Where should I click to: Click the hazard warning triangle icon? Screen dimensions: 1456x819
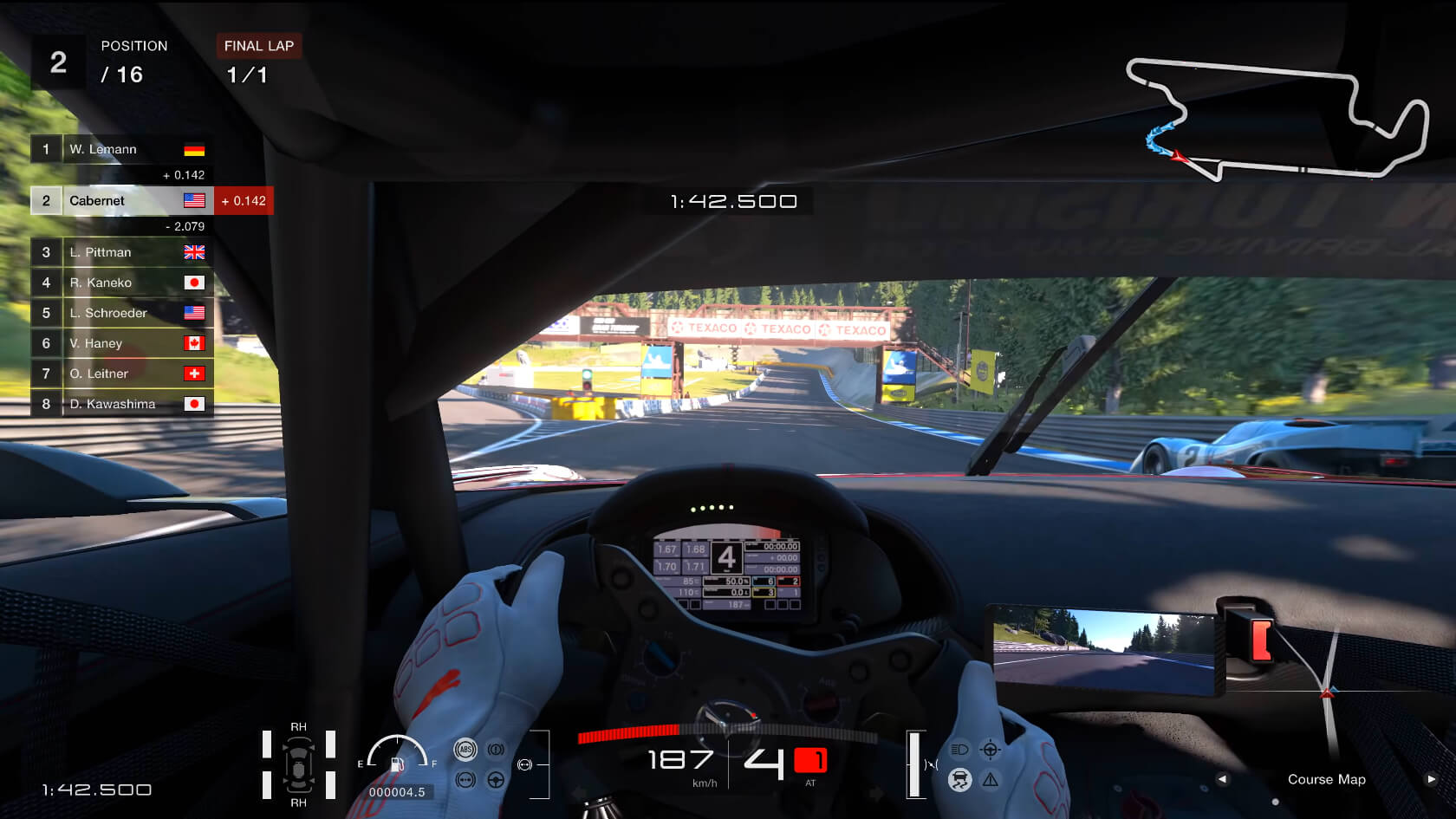click(x=991, y=780)
